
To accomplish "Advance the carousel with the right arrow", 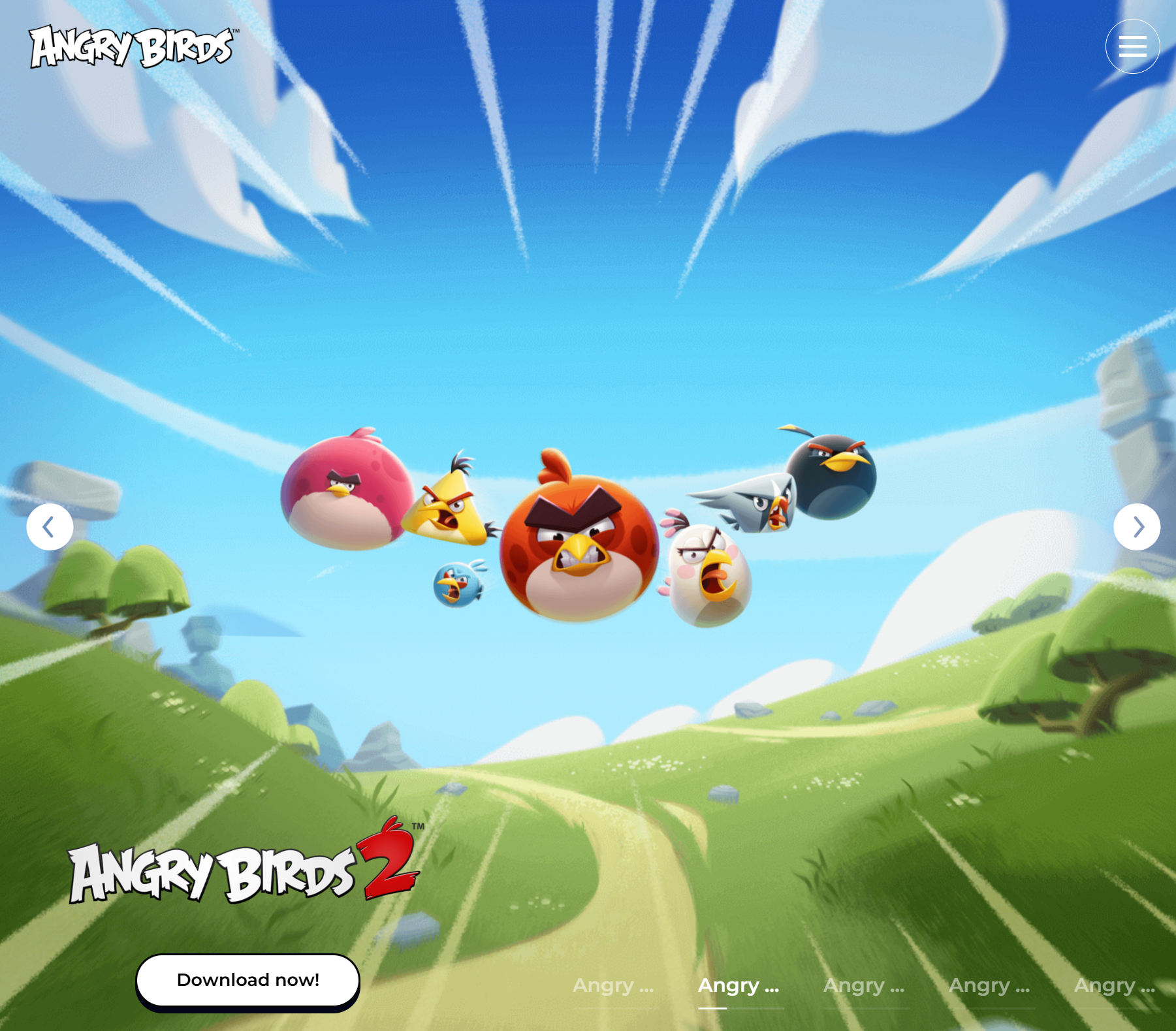I will click(x=1136, y=526).
